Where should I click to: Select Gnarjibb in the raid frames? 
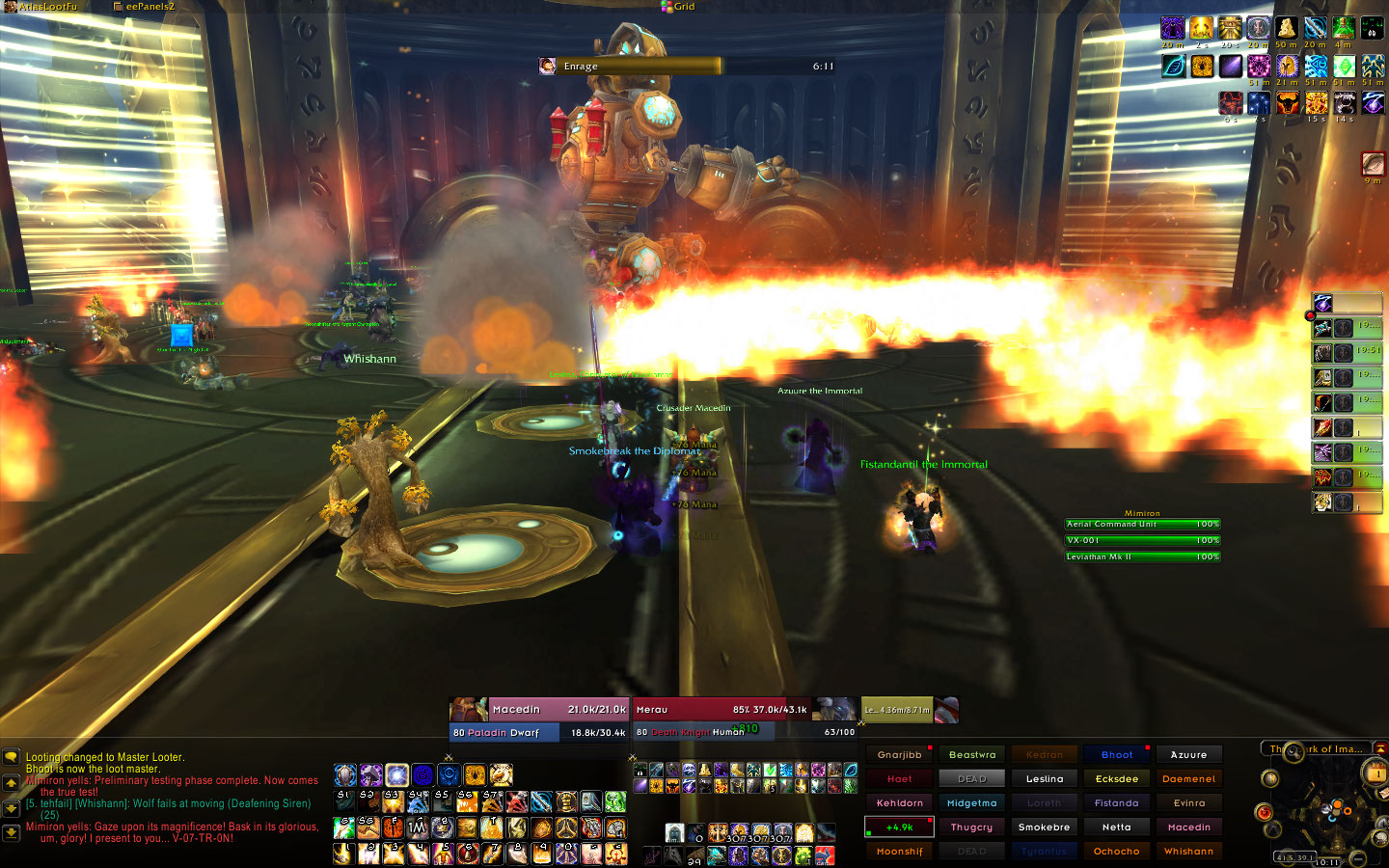[899, 755]
